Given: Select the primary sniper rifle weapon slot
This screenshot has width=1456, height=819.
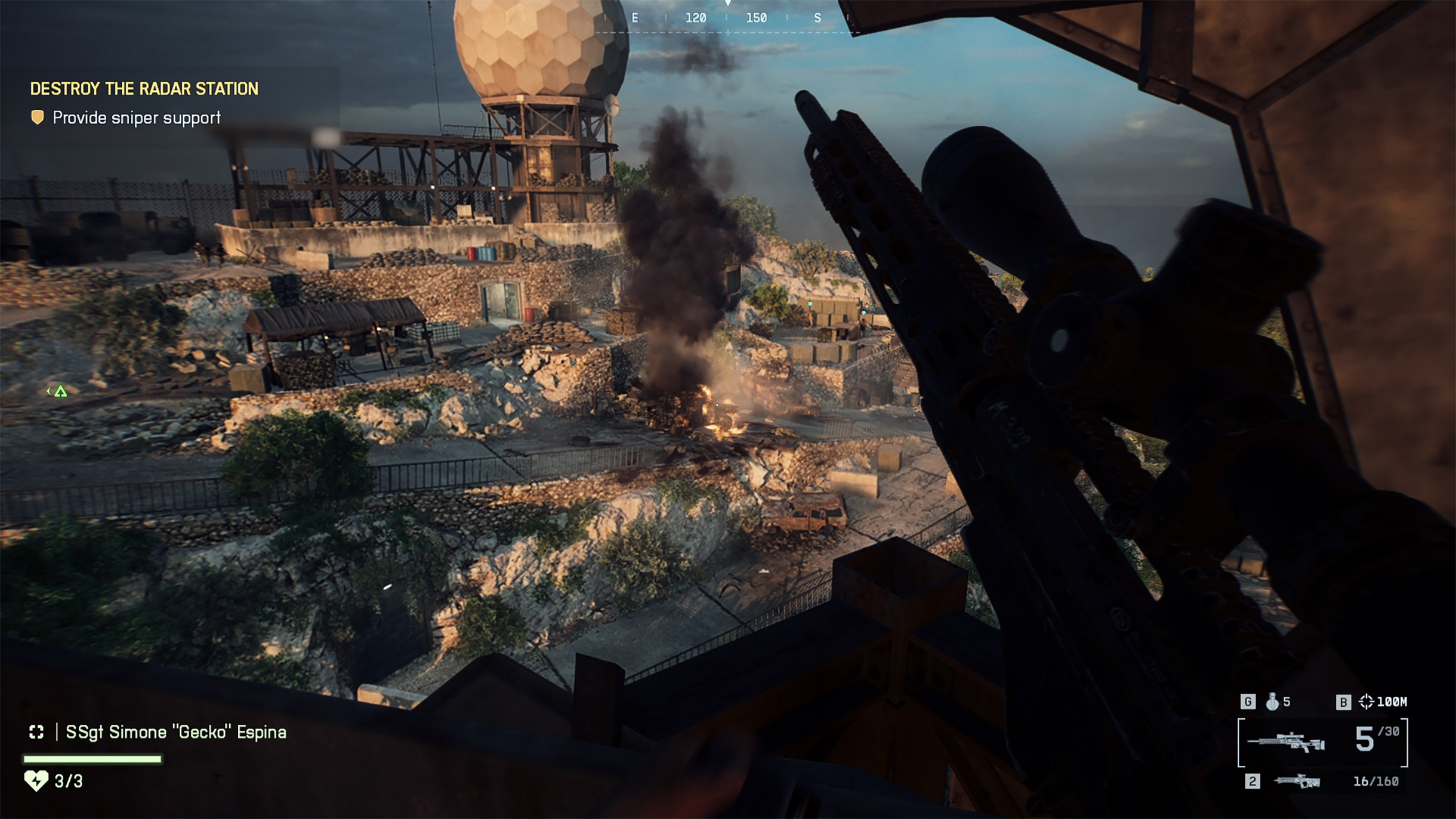Looking at the screenshot, I should (x=1285, y=742).
